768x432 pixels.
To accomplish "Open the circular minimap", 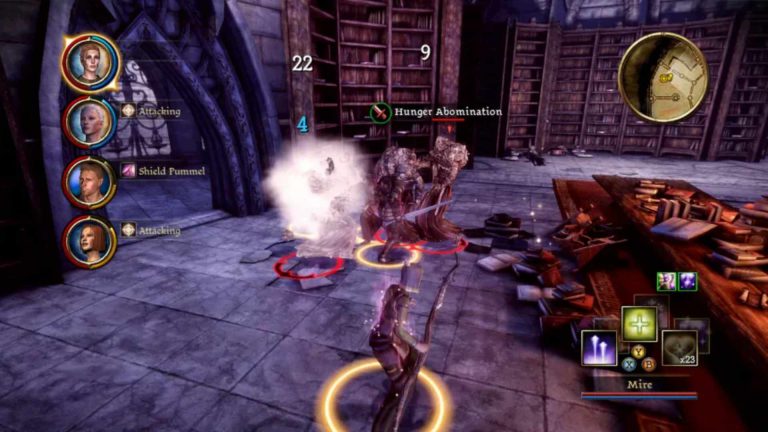I will [x=663, y=78].
